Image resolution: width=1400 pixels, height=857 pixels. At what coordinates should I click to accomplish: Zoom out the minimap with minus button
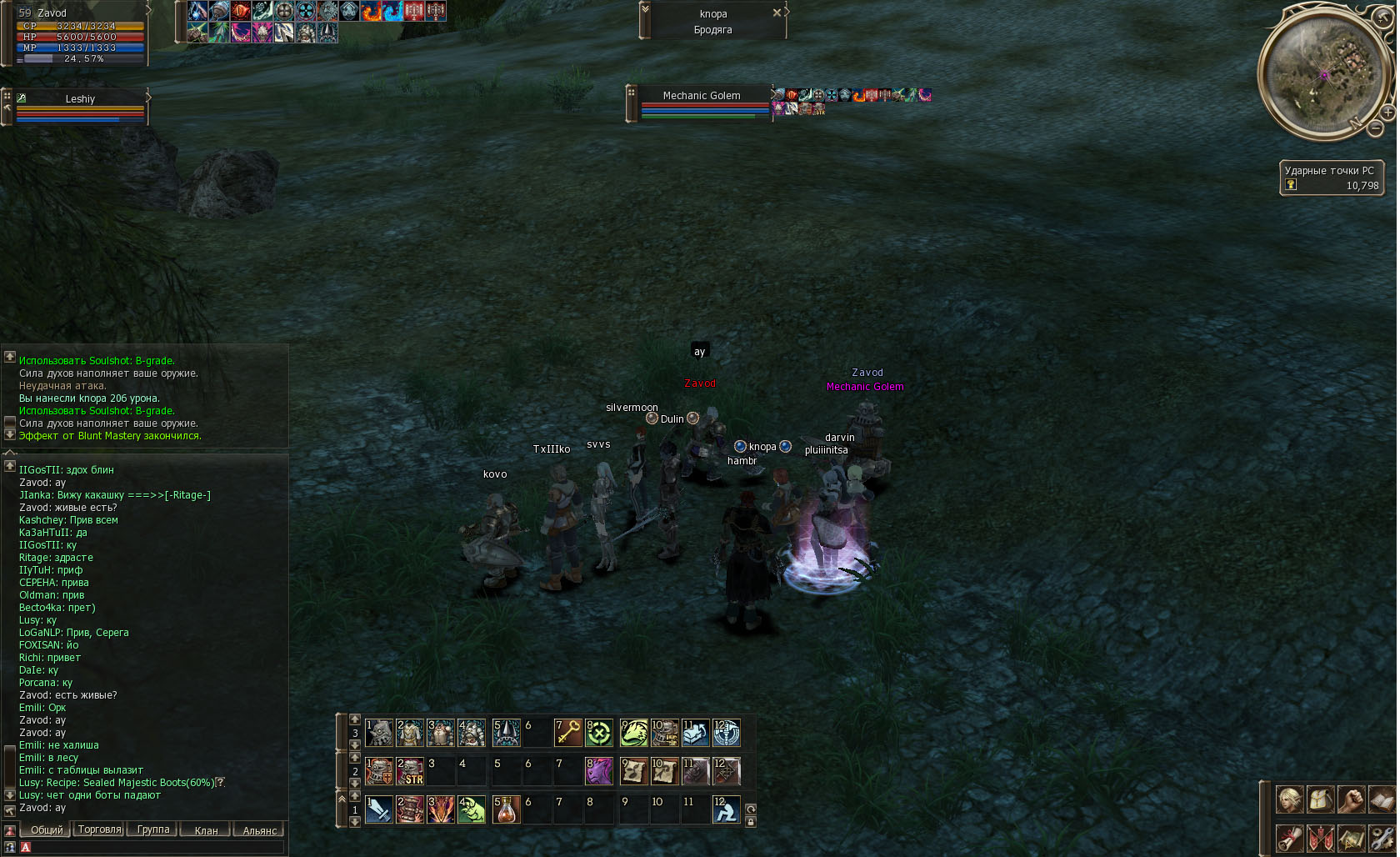pyautogui.click(x=1375, y=128)
